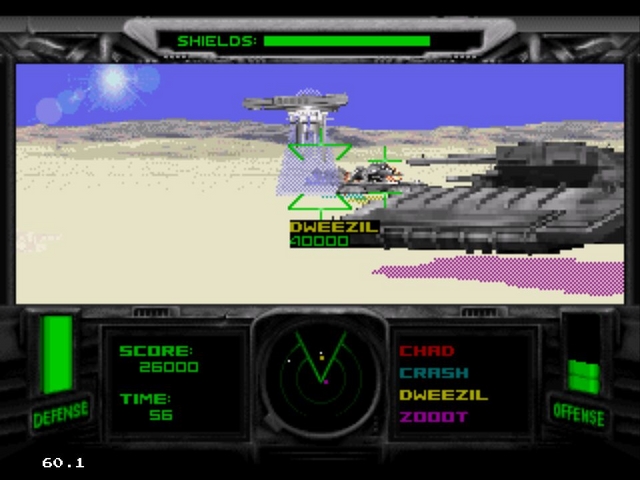640x480 pixels.
Task: Pick ZOOOT in the player list
Action: point(433,417)
